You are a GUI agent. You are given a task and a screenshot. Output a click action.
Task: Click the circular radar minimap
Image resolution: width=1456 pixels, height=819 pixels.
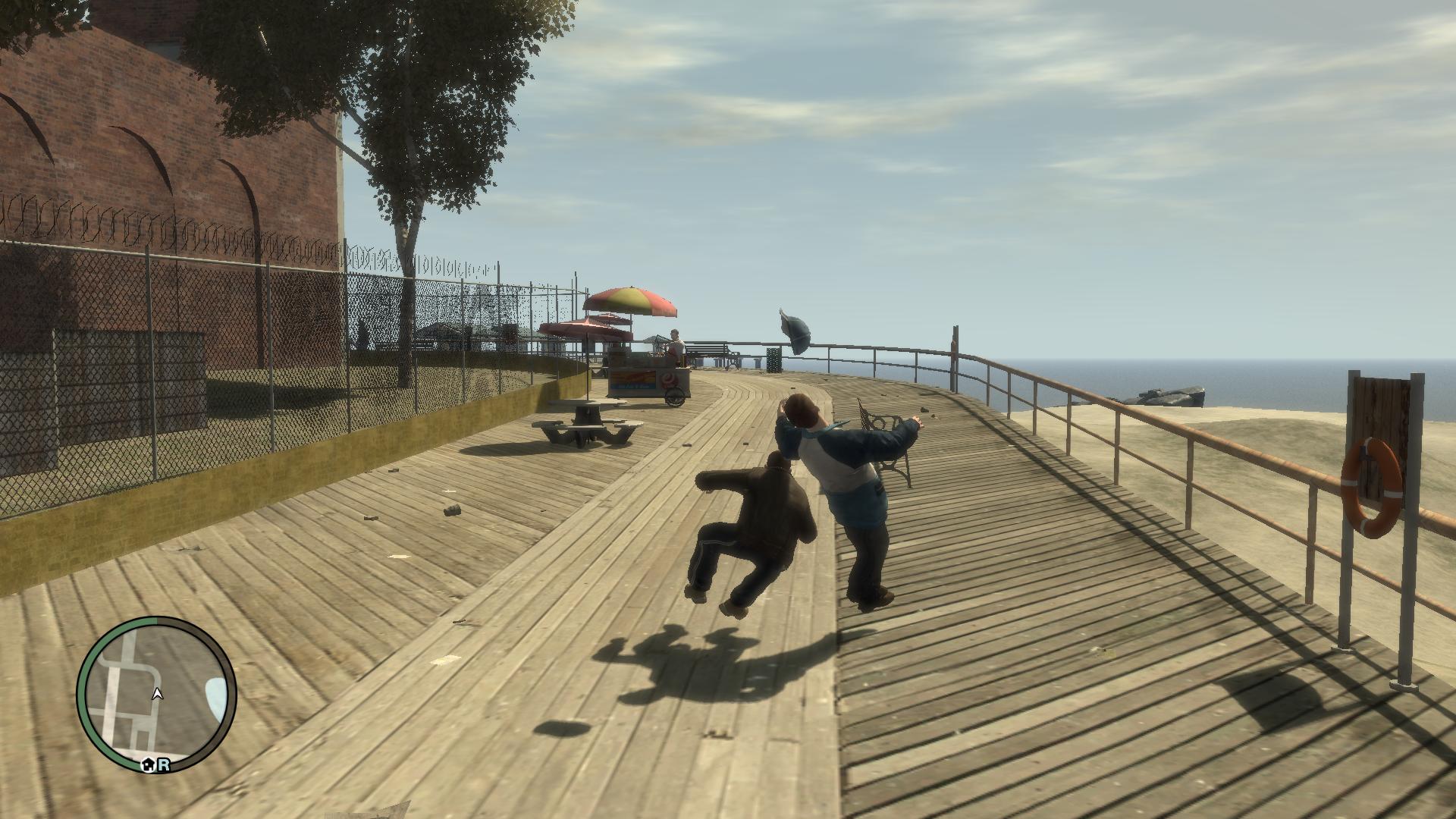click(157, 695)
